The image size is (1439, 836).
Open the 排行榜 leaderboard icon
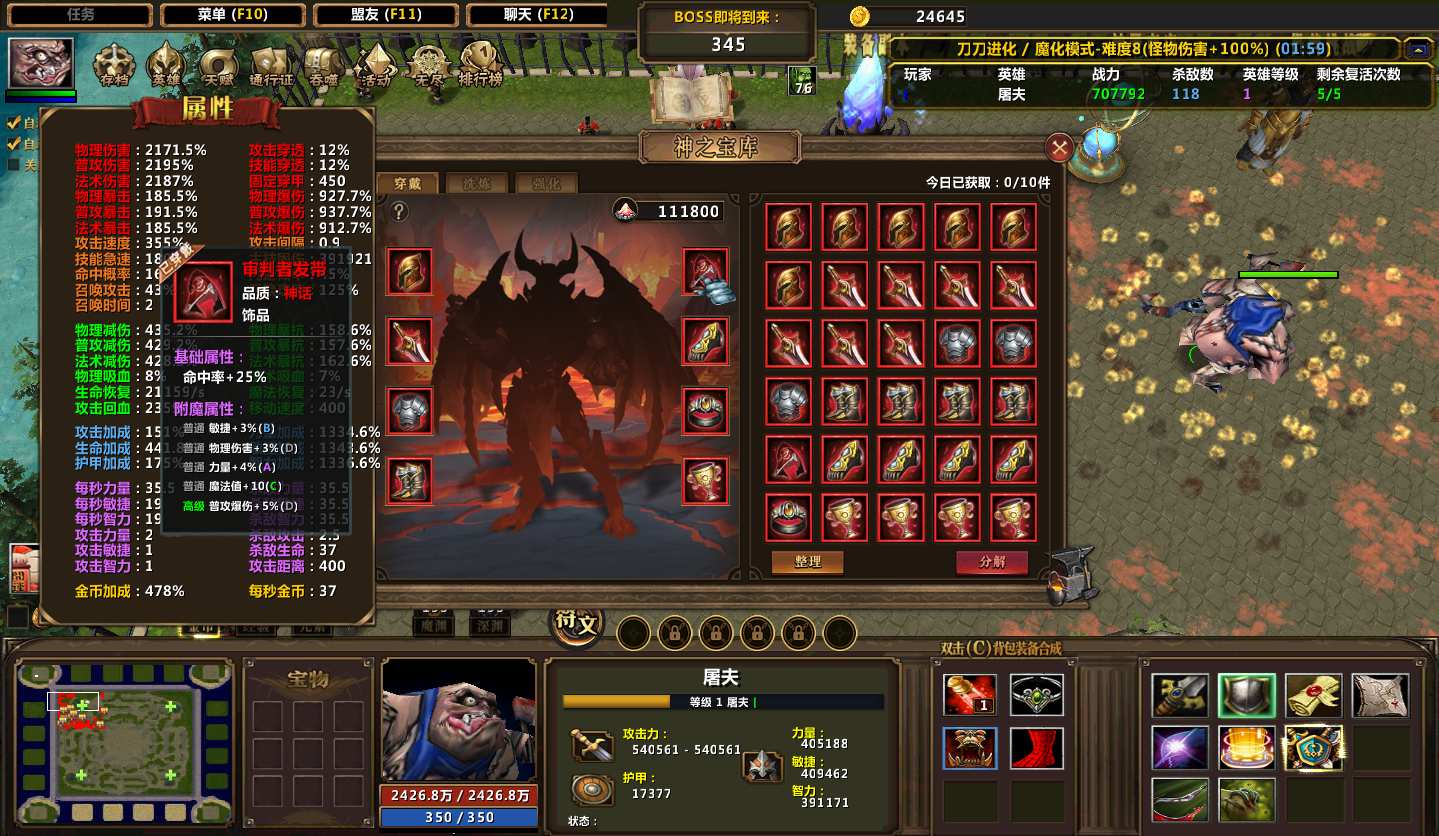coord(480,66)
